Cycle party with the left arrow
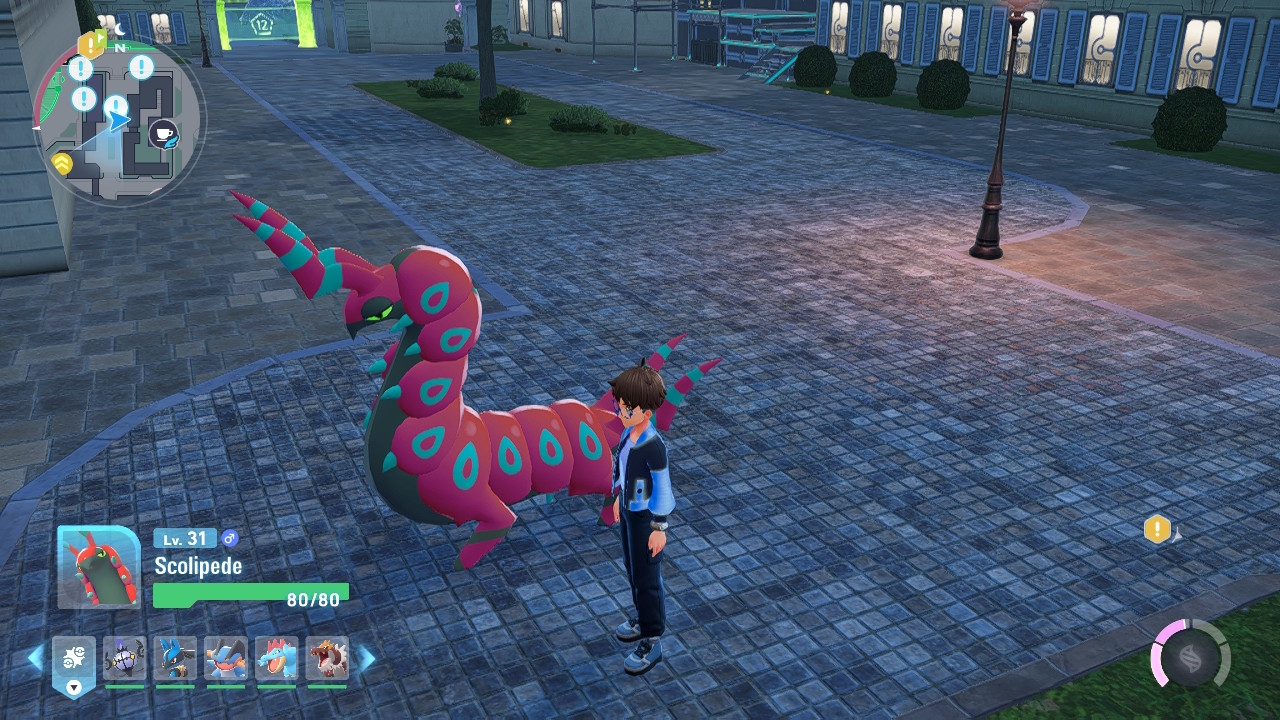 pyautogui.click(x=36, y=658)
